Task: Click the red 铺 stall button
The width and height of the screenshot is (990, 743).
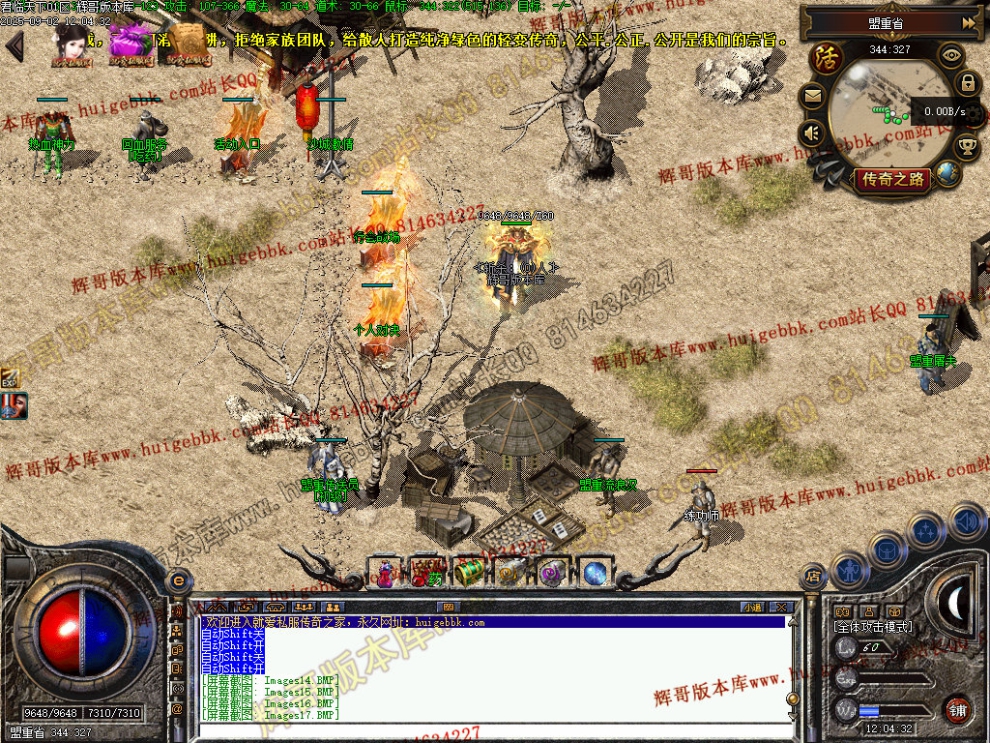Action: pyautogui.click(x=958, y=709)
